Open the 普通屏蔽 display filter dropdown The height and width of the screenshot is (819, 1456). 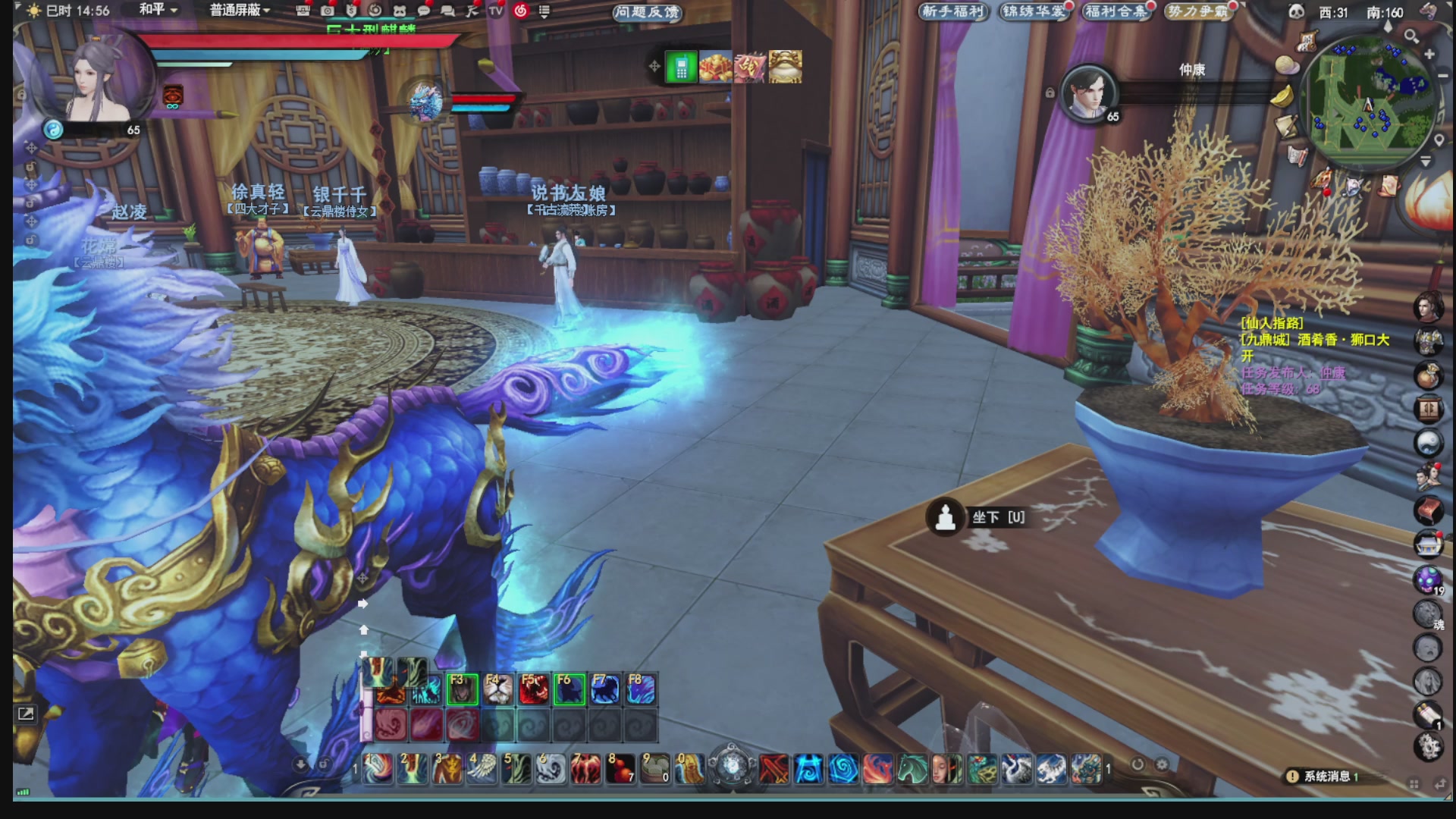(240, 10)
